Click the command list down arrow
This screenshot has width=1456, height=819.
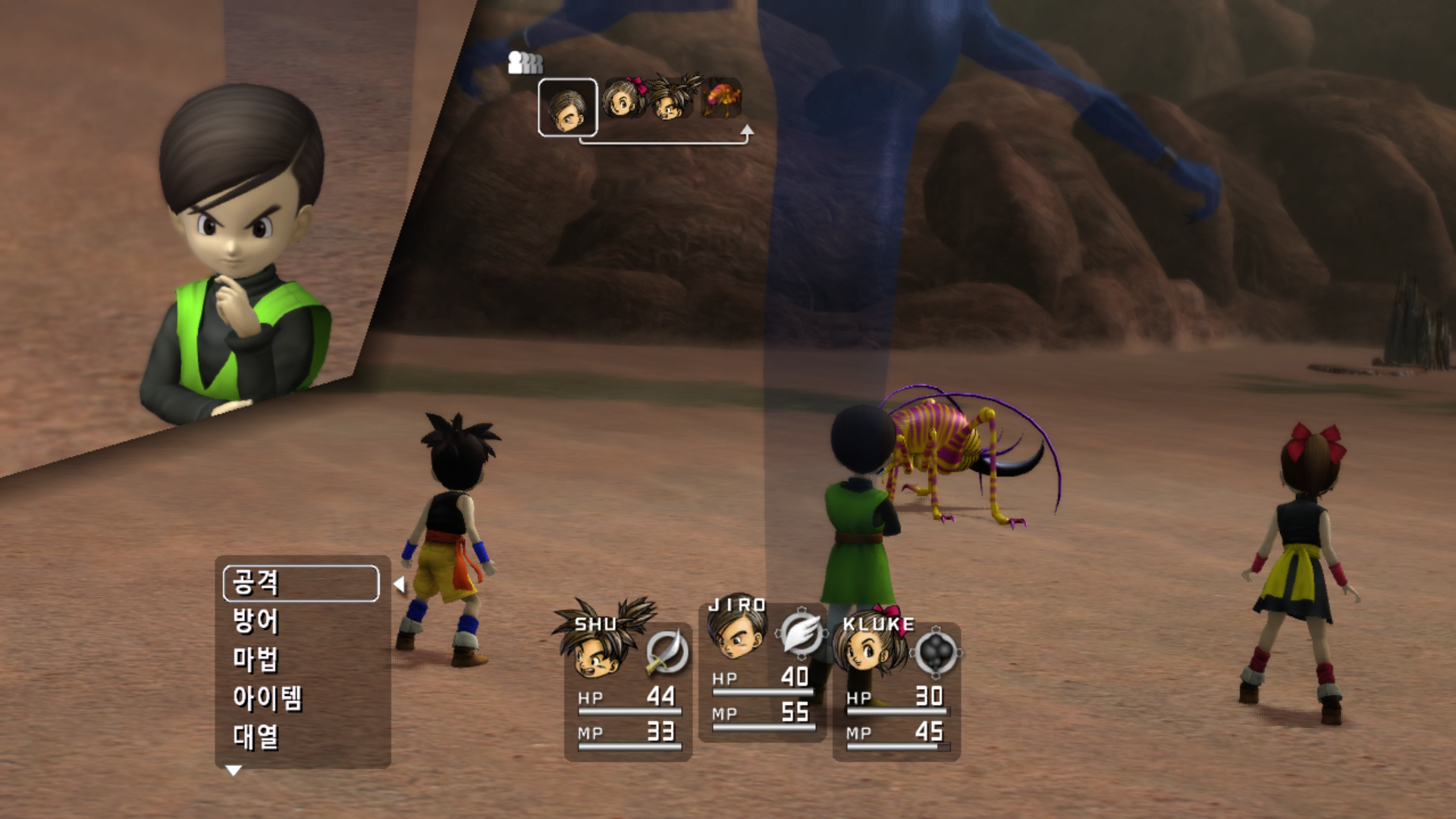pos(234,770)
